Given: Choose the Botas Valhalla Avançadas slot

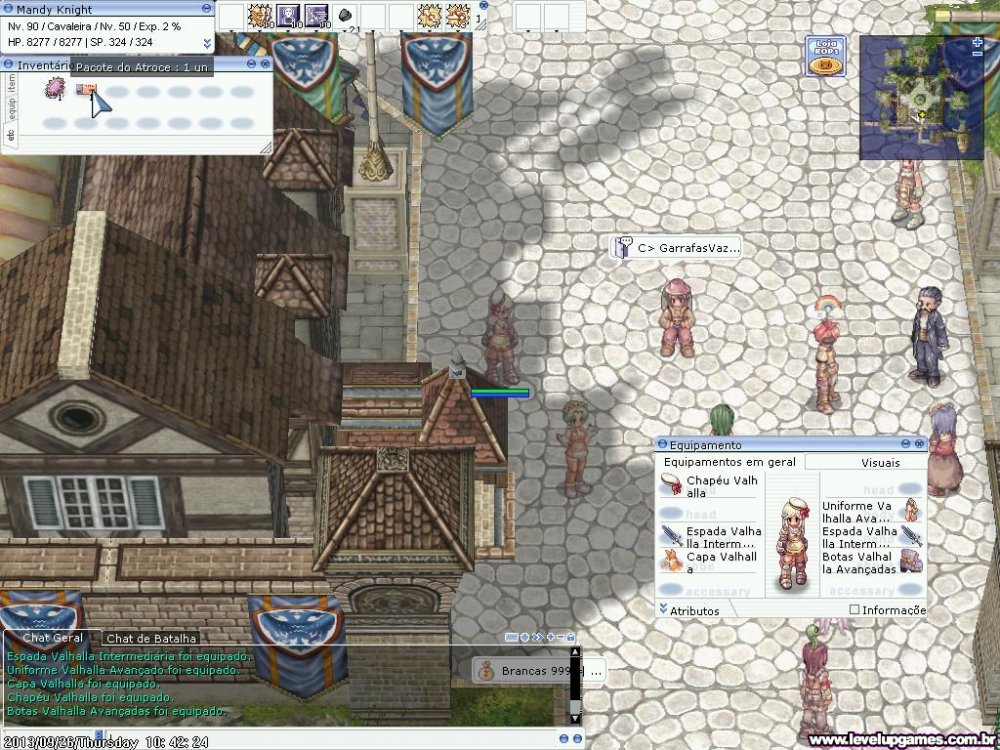Looking at the screenshot, I should pyautogui.click(x=910, y=562).
